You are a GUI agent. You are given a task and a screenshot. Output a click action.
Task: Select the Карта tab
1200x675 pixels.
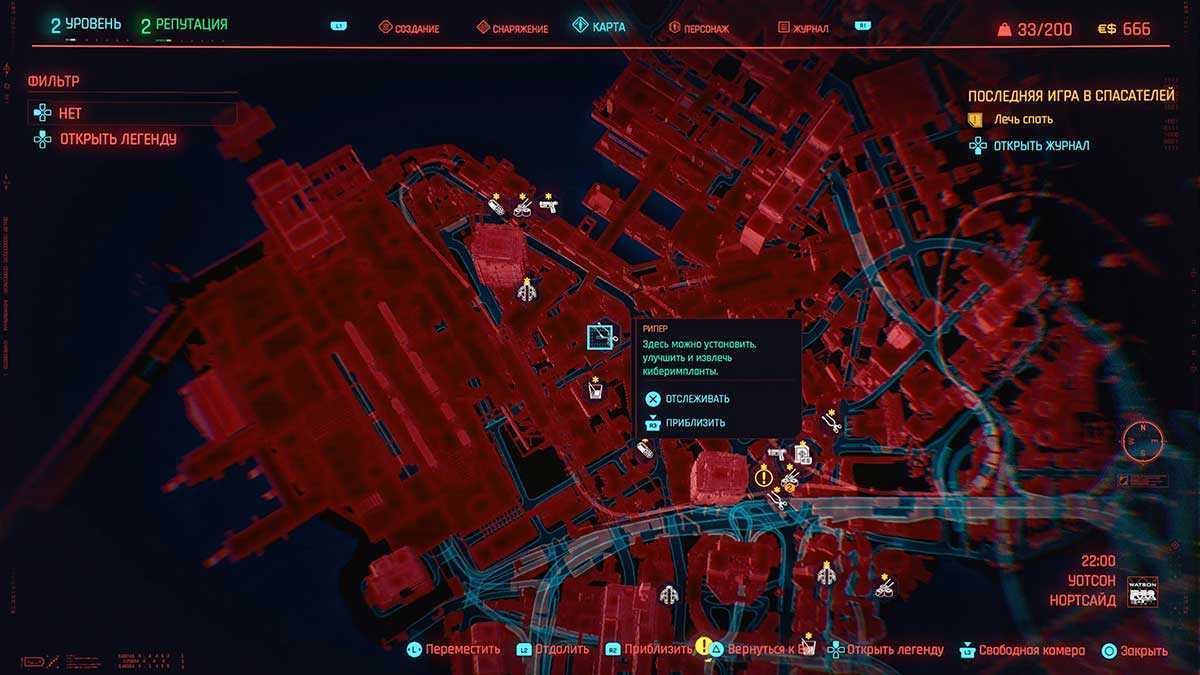pyautogui.click(x=599, y=27)
